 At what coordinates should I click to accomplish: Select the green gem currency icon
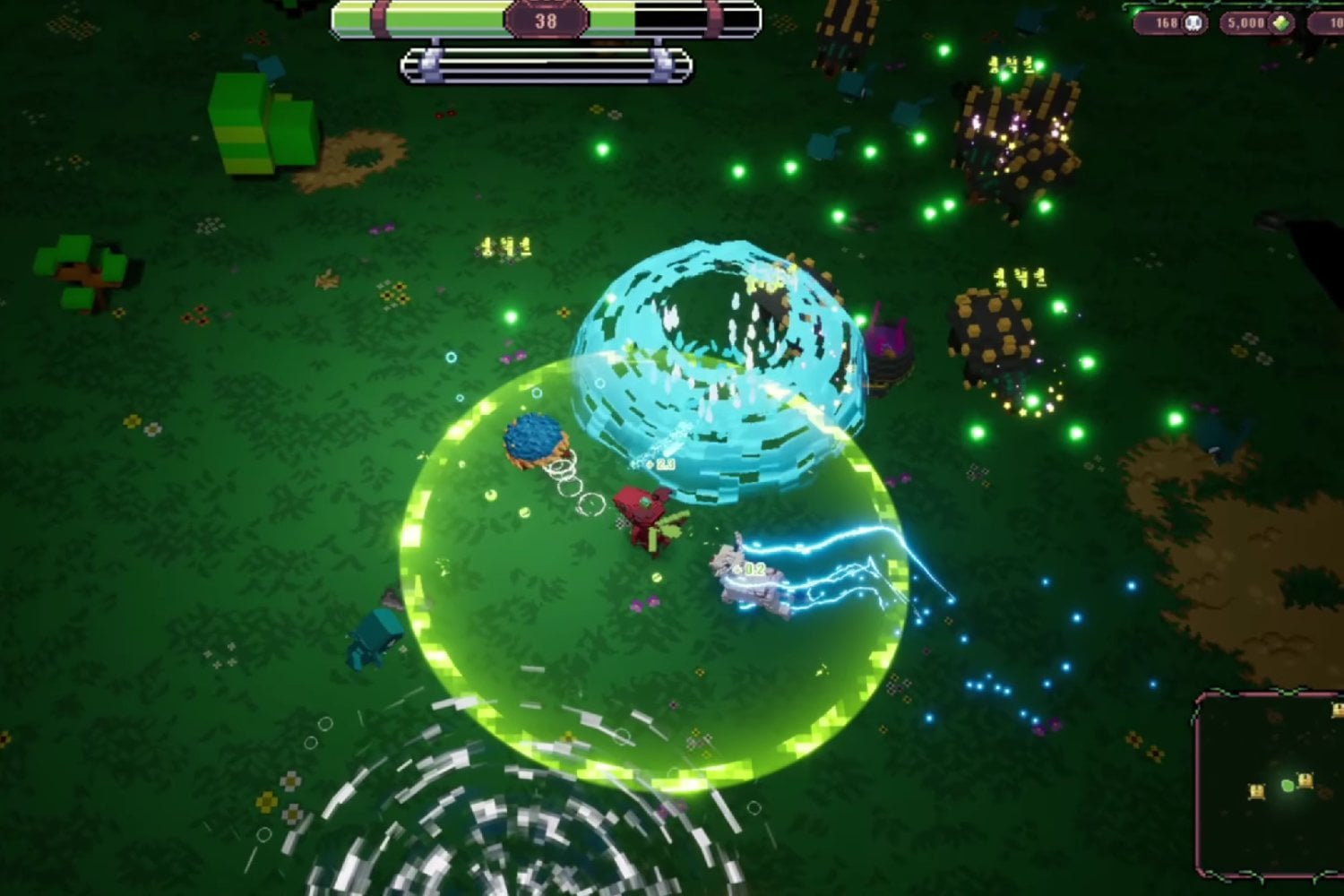pos(1280,22)
